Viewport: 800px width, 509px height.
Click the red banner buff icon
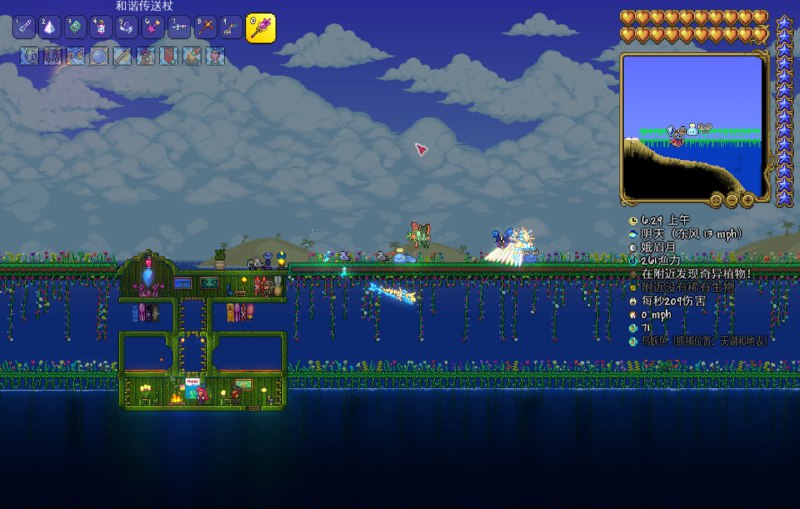(x=168, y=56)
